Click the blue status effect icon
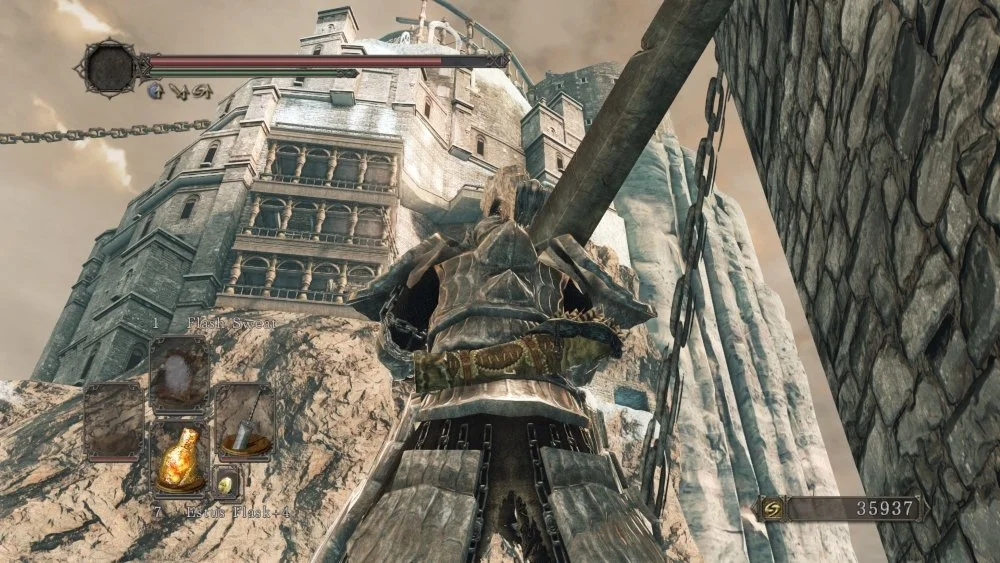This screenshot has width=1000, height=563. [x=156, y=89]
